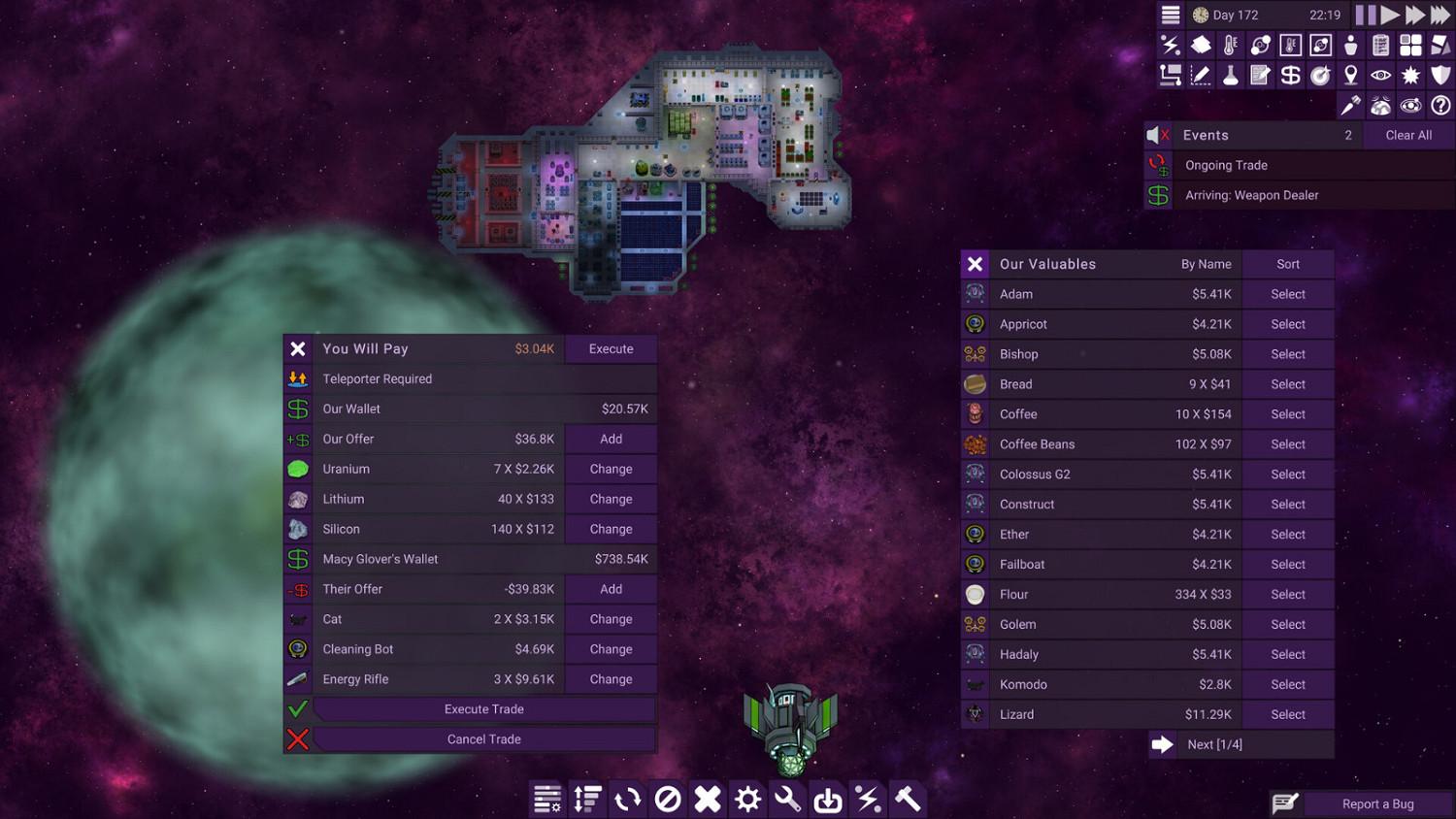Click Execute Trade to confirm the deal
This screenshot has height=819, width=1456.
pyautogui.click(x=483, y=709)
